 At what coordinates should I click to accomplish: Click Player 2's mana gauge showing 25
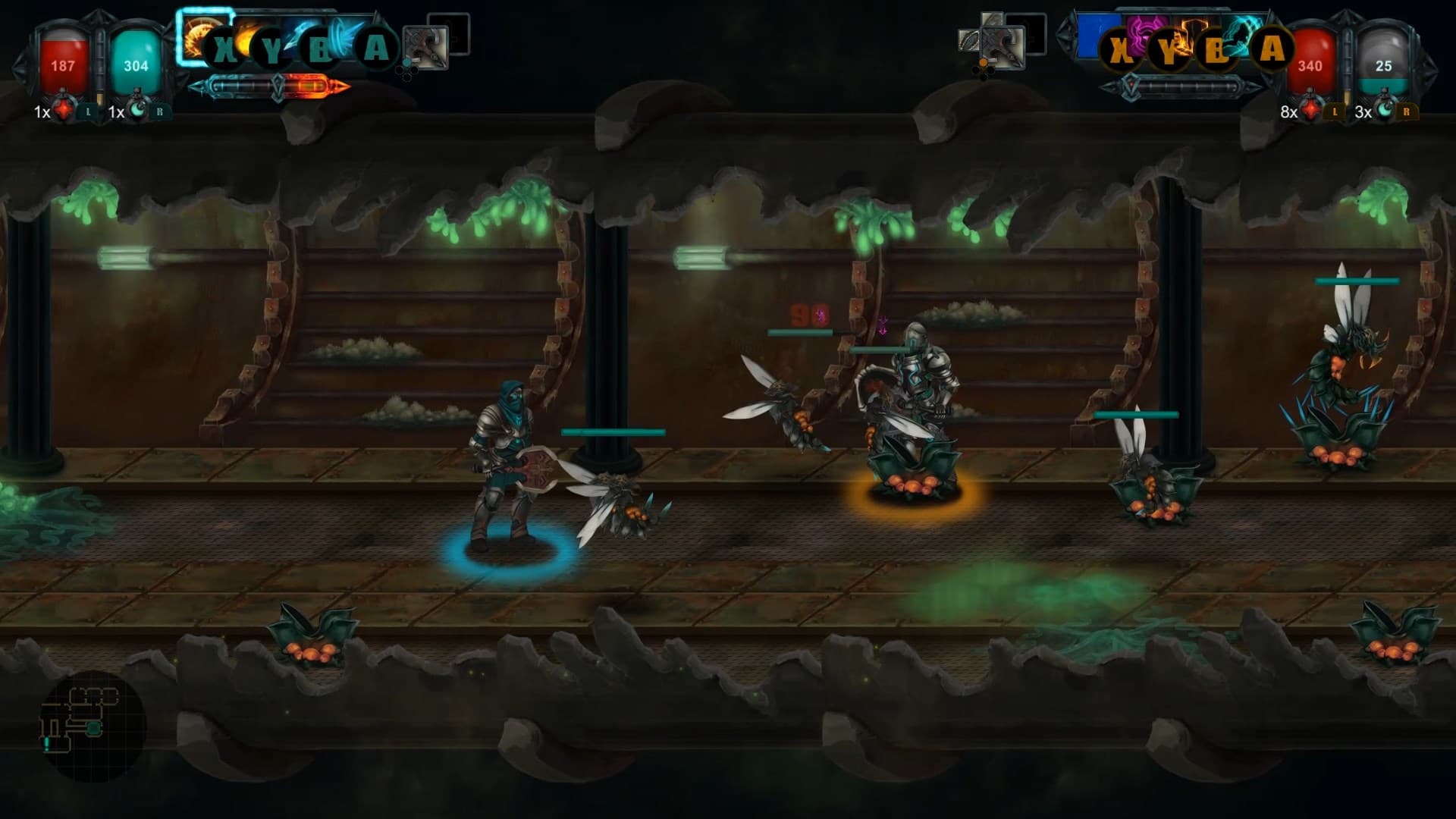tap(1385, 67)
